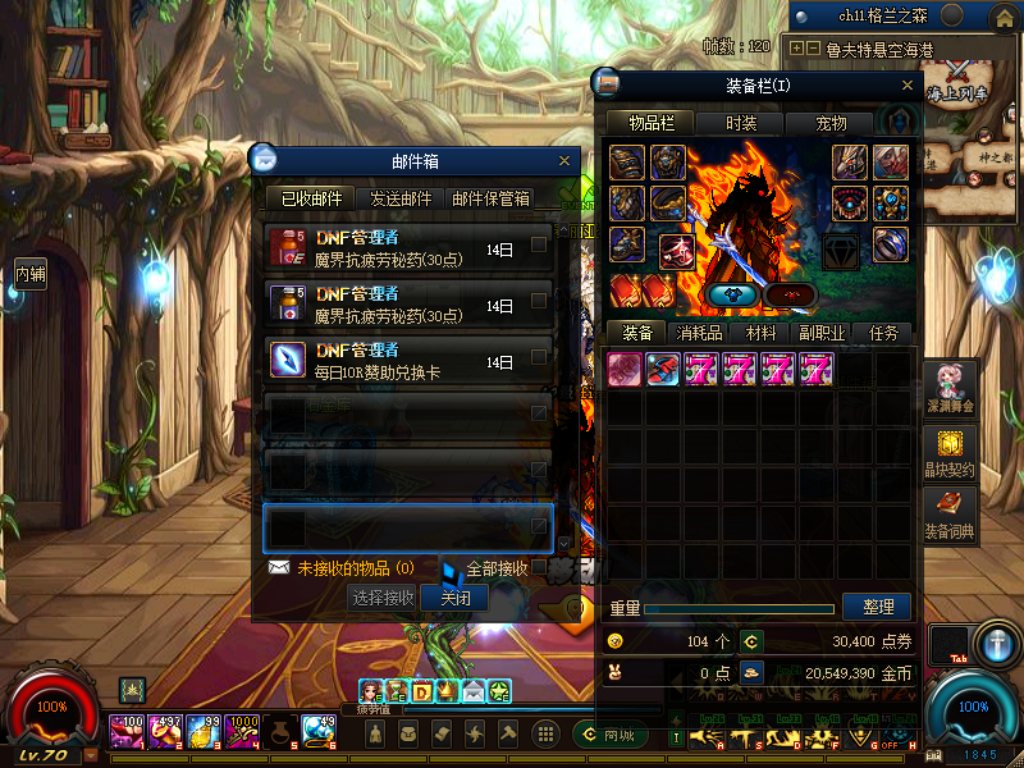
Task: Open the 副职业 category tab
Action: click(821, 333)
